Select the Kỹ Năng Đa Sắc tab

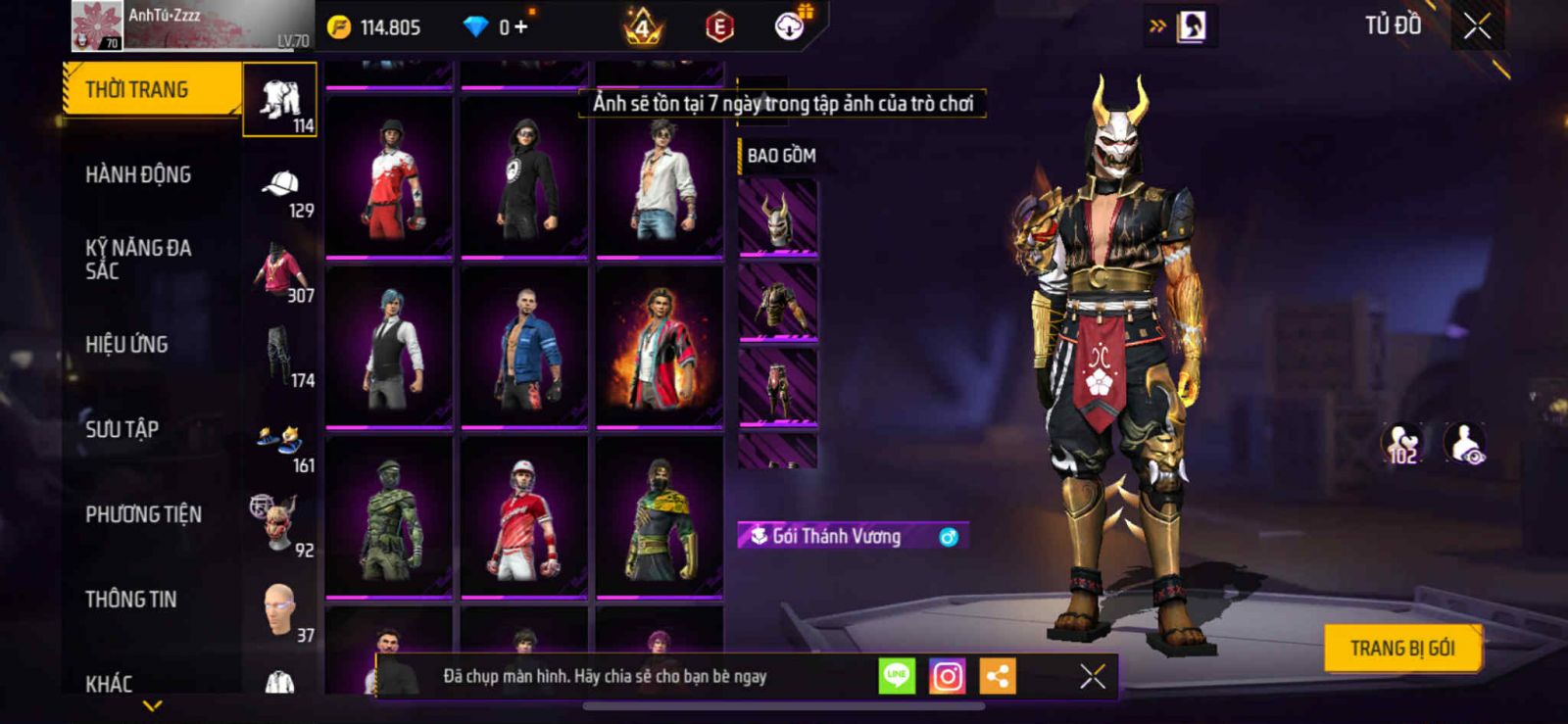[138, 260]
